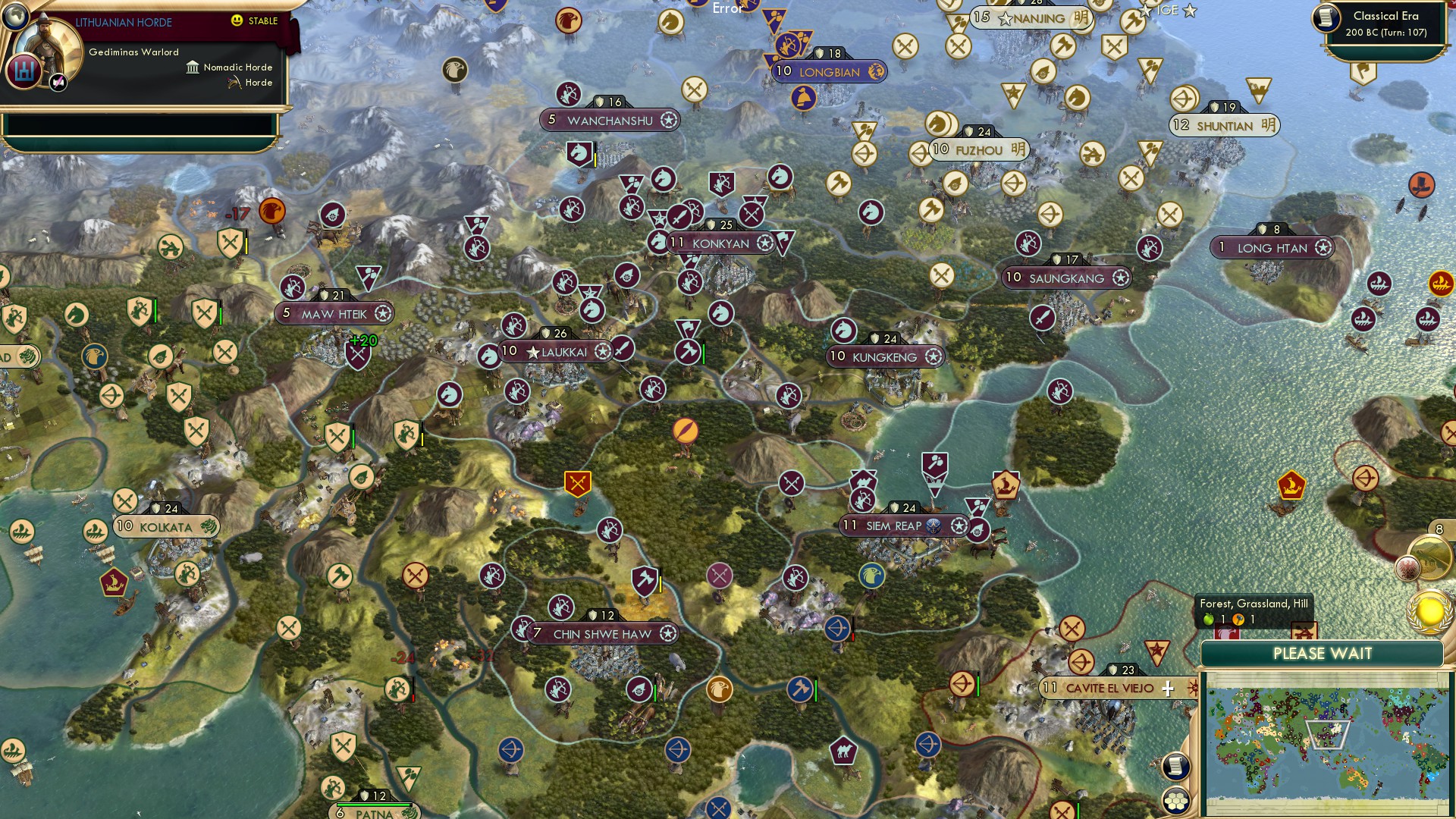Open the eagle crest diplomacy notification
The width and height of the screenshot is (1456, 819).
pyautogui.click(x=1407, y=568)
